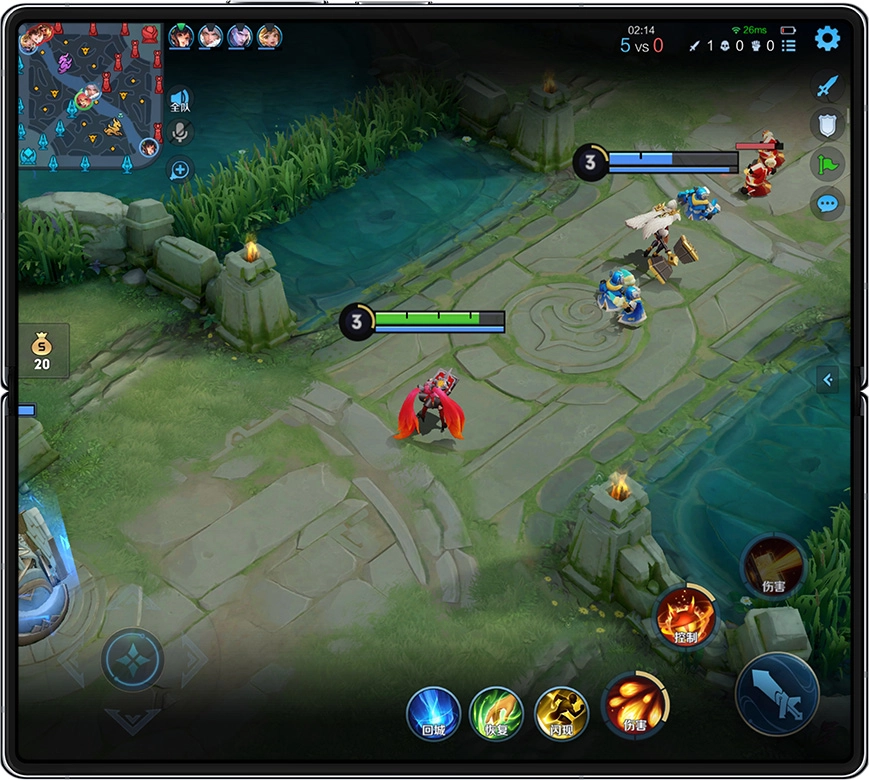869x780 pixels.
Task: Tap the movement joystick center
Action: pyautogui.click(x=132, y=660)
